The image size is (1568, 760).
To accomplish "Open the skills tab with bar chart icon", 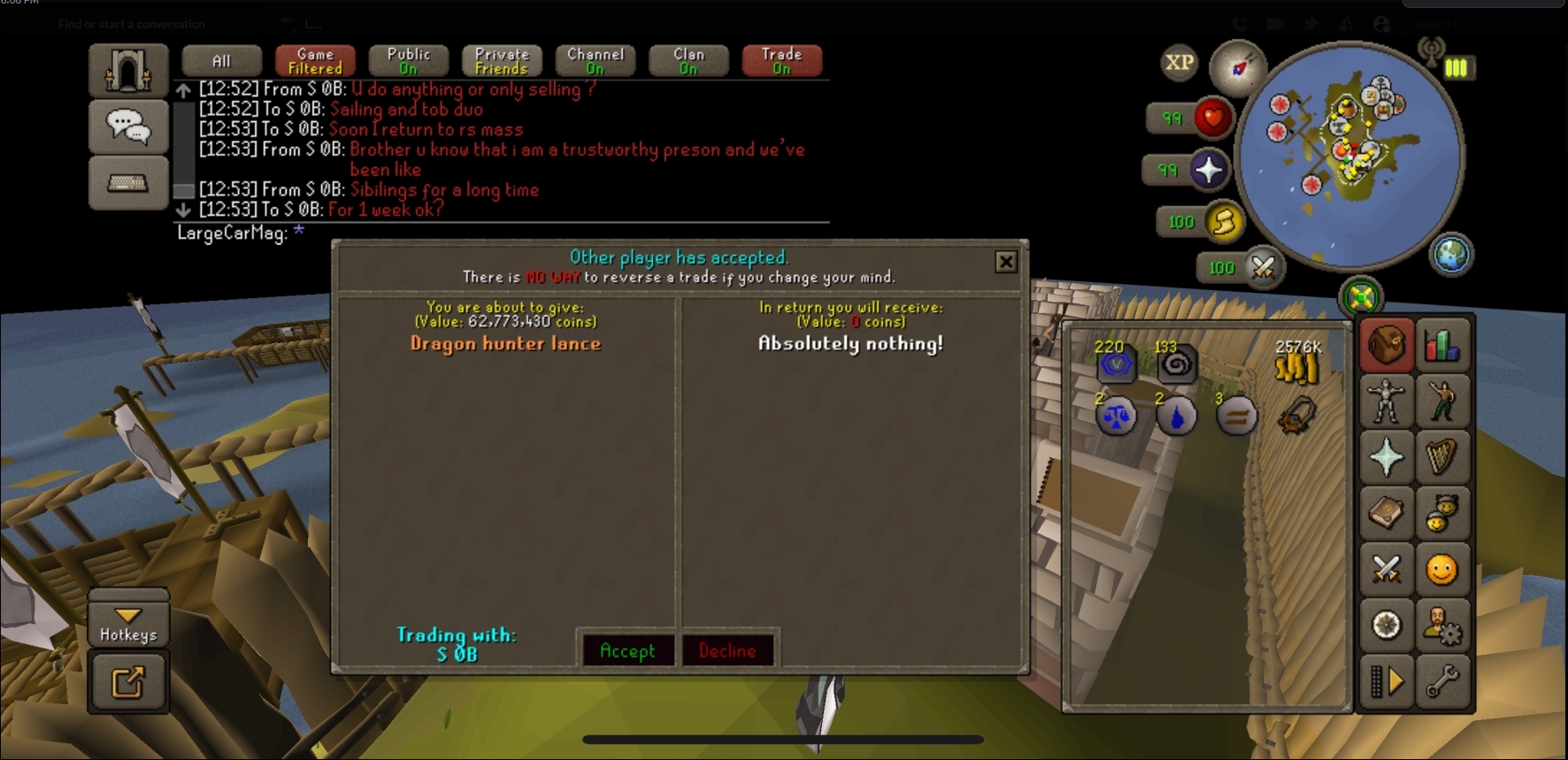I will tap(1441, 346).
